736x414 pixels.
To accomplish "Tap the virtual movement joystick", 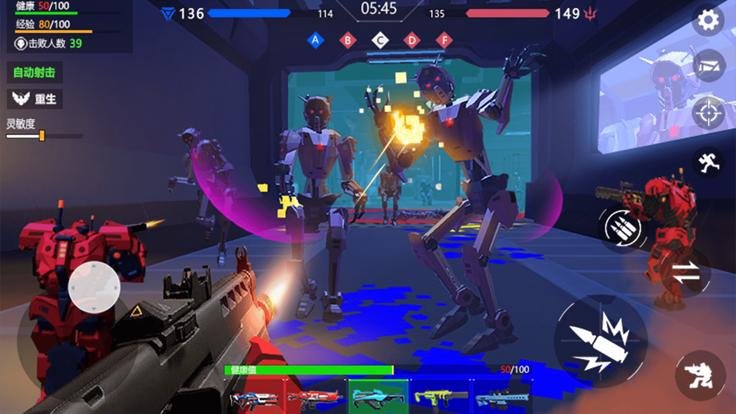I will (96, 287).
